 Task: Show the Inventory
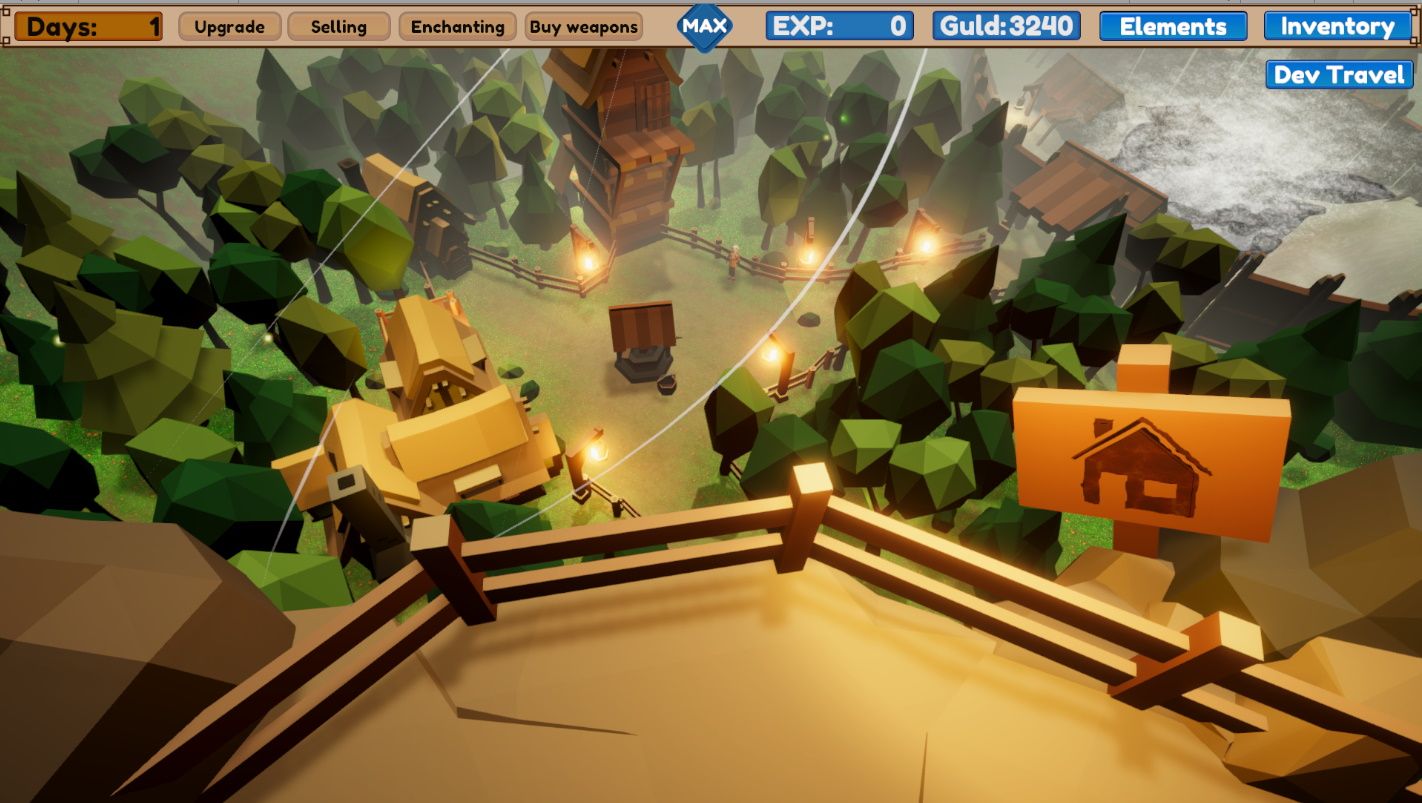point(1337,27)
